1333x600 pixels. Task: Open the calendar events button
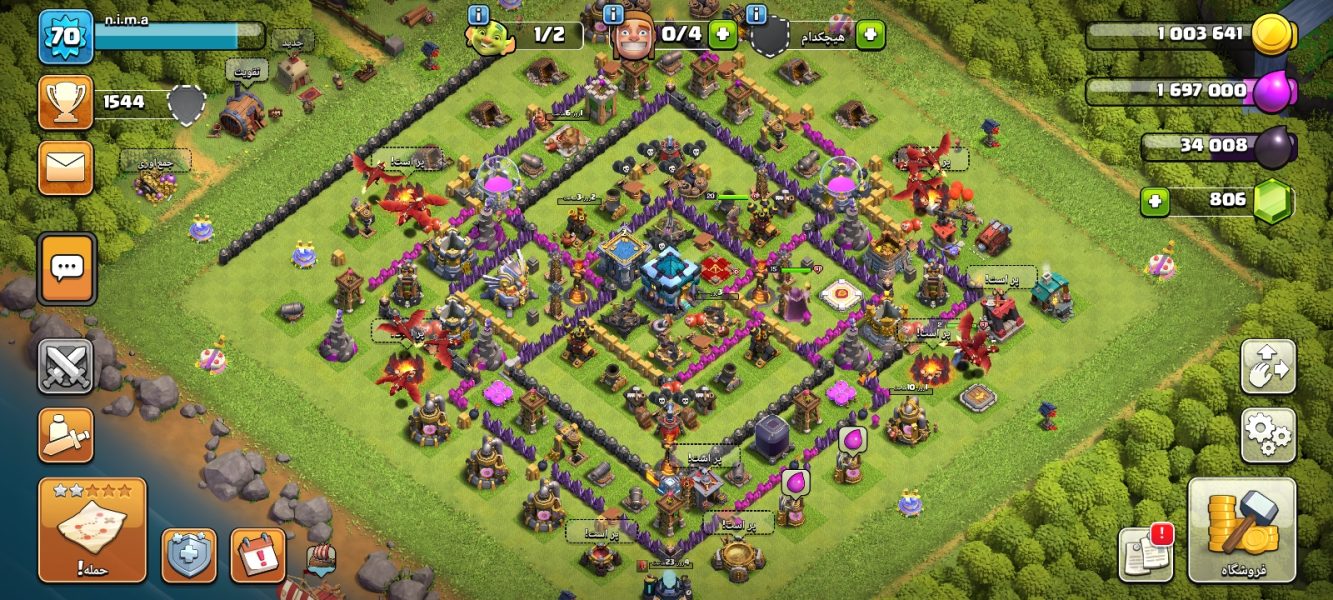point(258,555)
